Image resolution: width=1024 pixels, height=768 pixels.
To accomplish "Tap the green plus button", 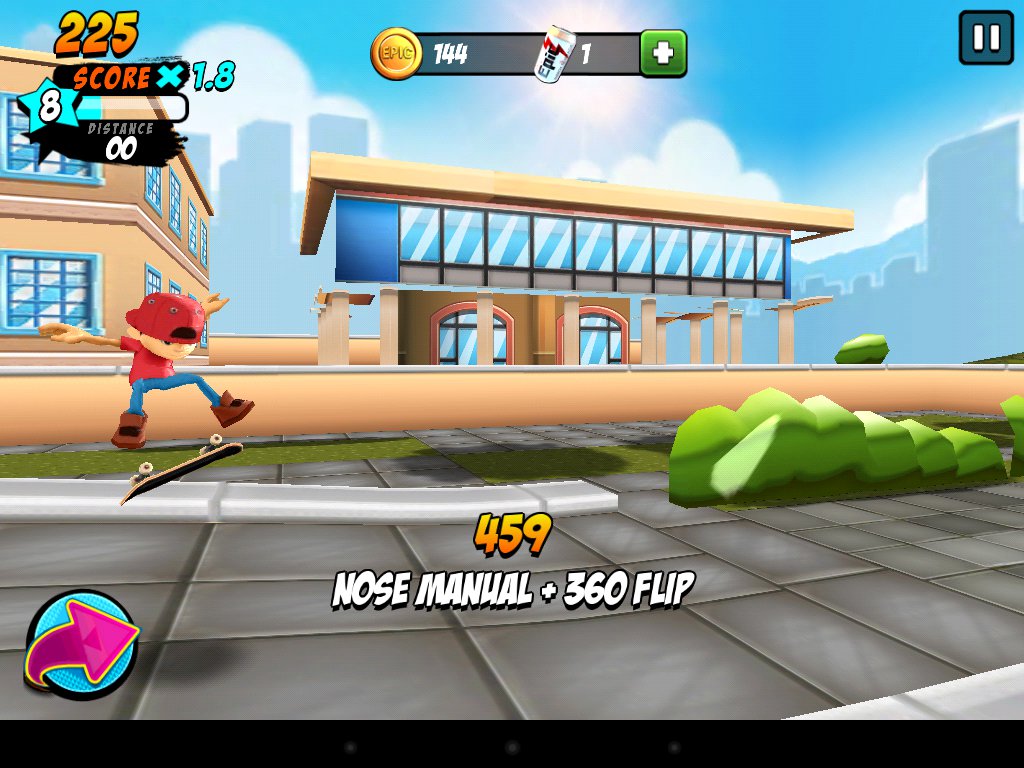I will coord(663,53).
